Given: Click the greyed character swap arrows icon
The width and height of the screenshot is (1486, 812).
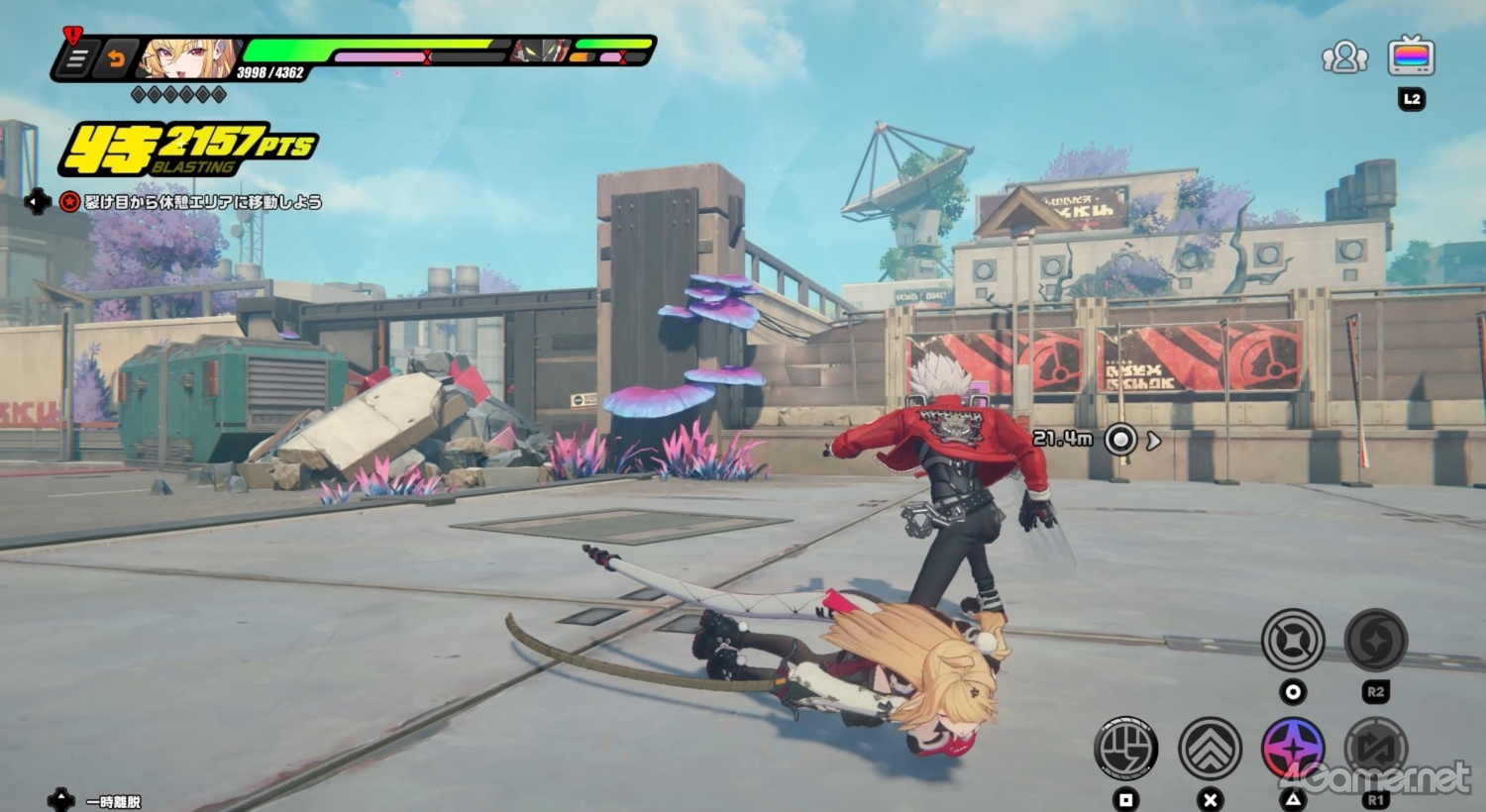Looking at the screenshot, I should pyautogui.click(x=1376, y=748).
